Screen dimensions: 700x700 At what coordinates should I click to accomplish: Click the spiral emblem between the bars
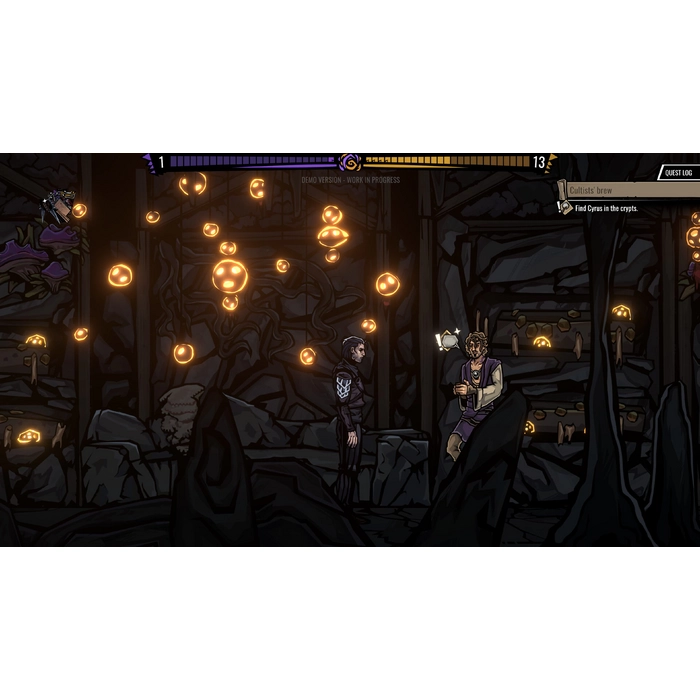point(350,162)
